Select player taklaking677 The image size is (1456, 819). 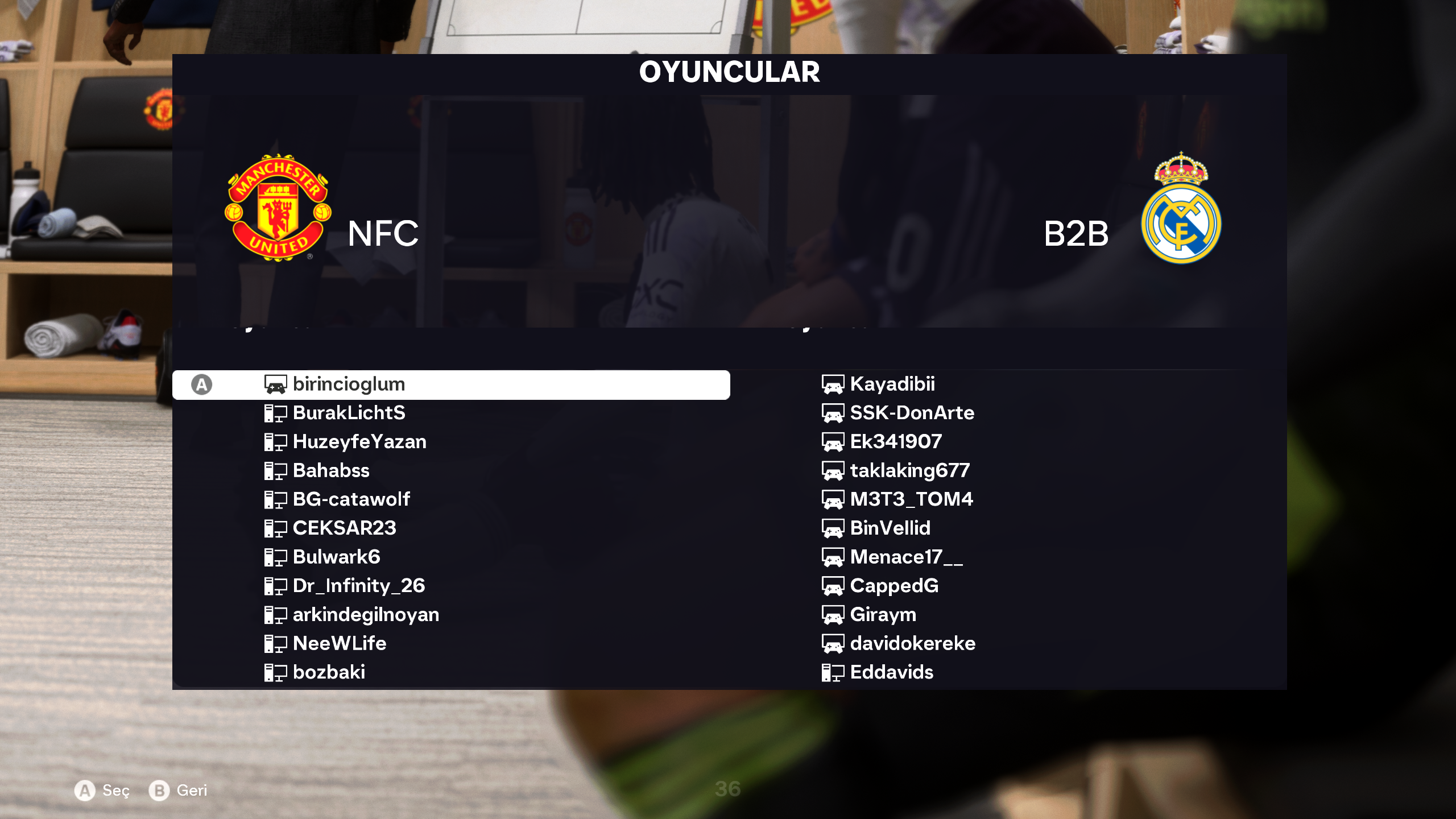[909, 471]
